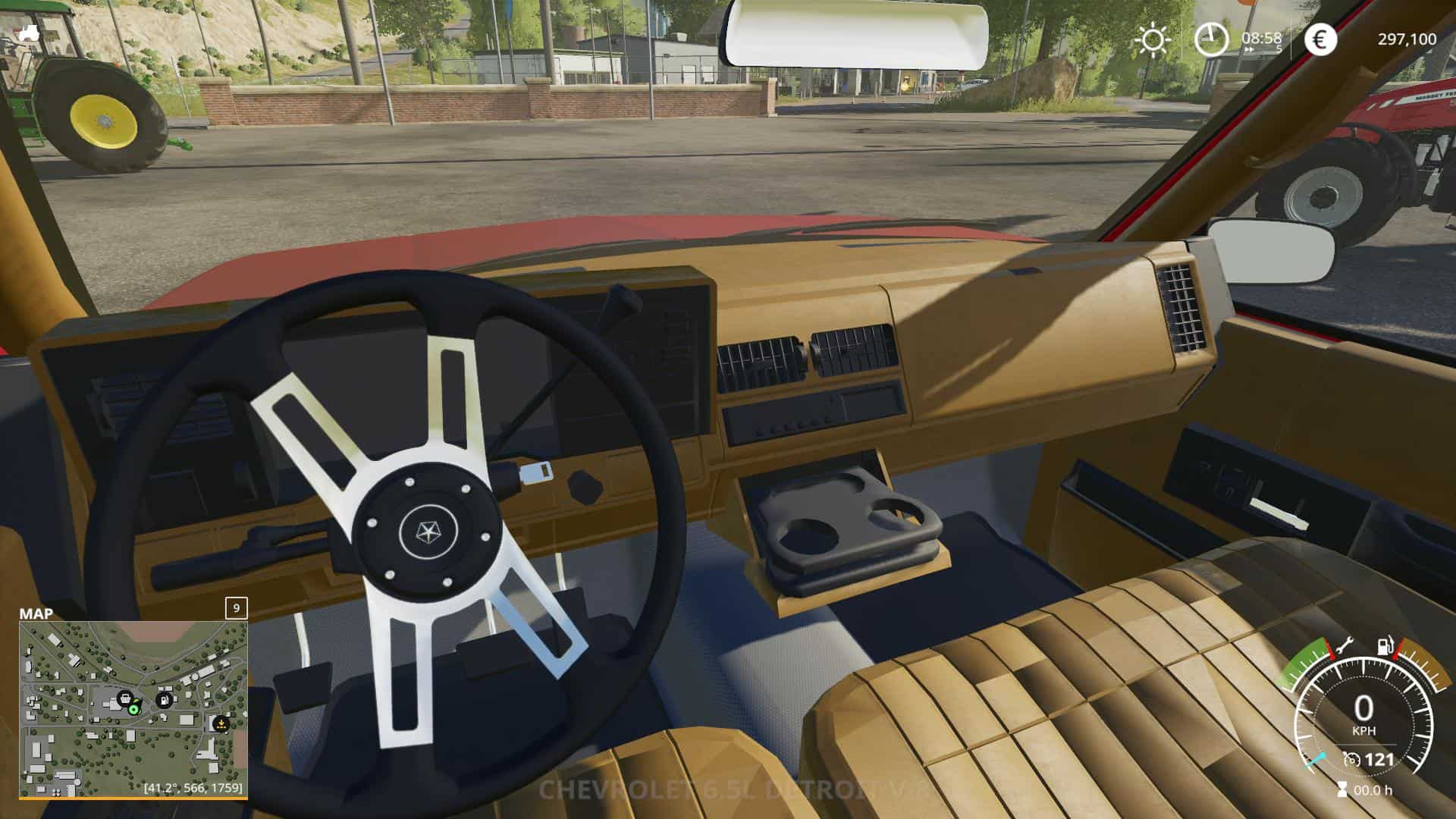
Task: Click the fuel pump gauge icon
Action: [1385, 647]
